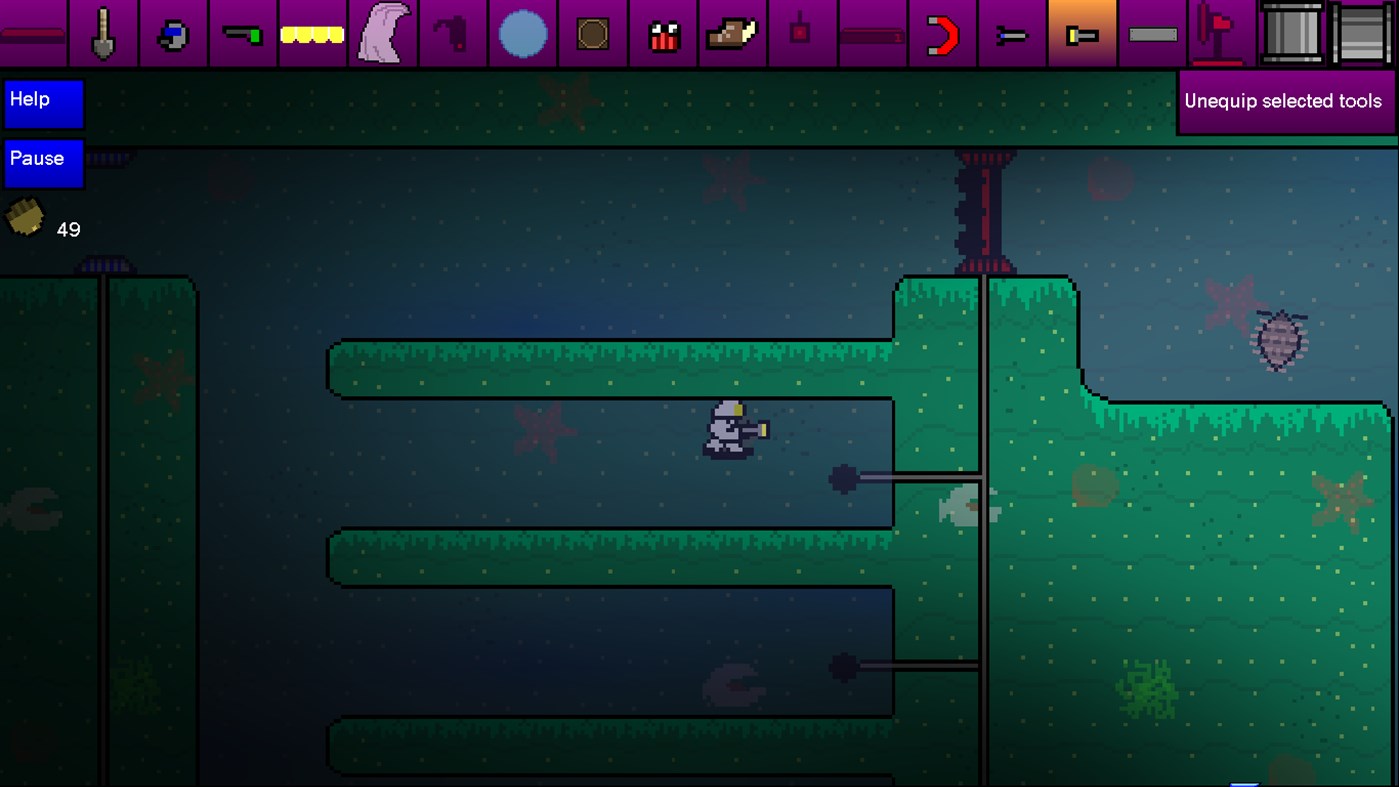
Task: Toggle the red sword slot
Action: click(33, 32)
